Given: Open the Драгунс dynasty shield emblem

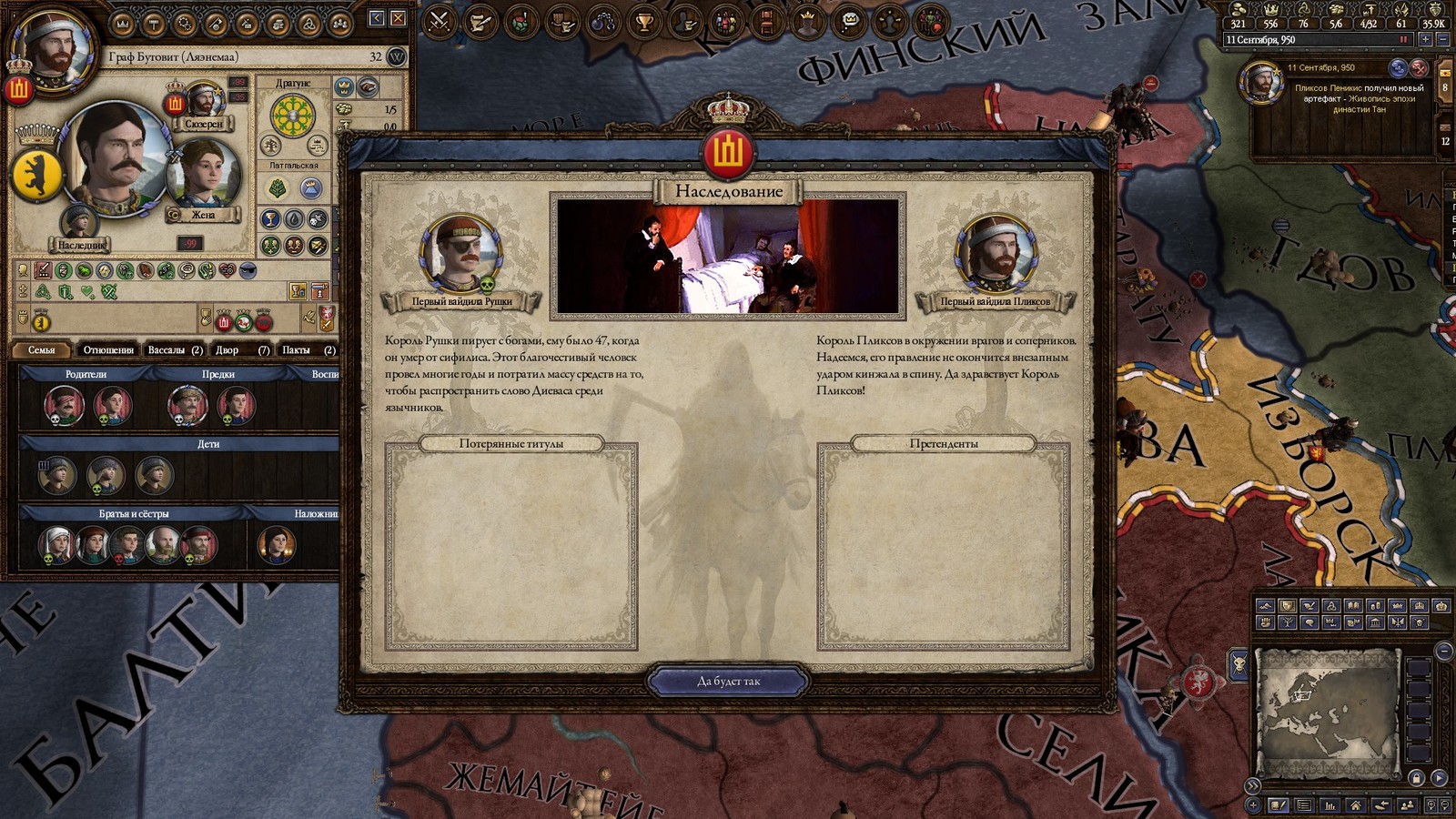Looking at the screenshot, I should coord(293,116).
